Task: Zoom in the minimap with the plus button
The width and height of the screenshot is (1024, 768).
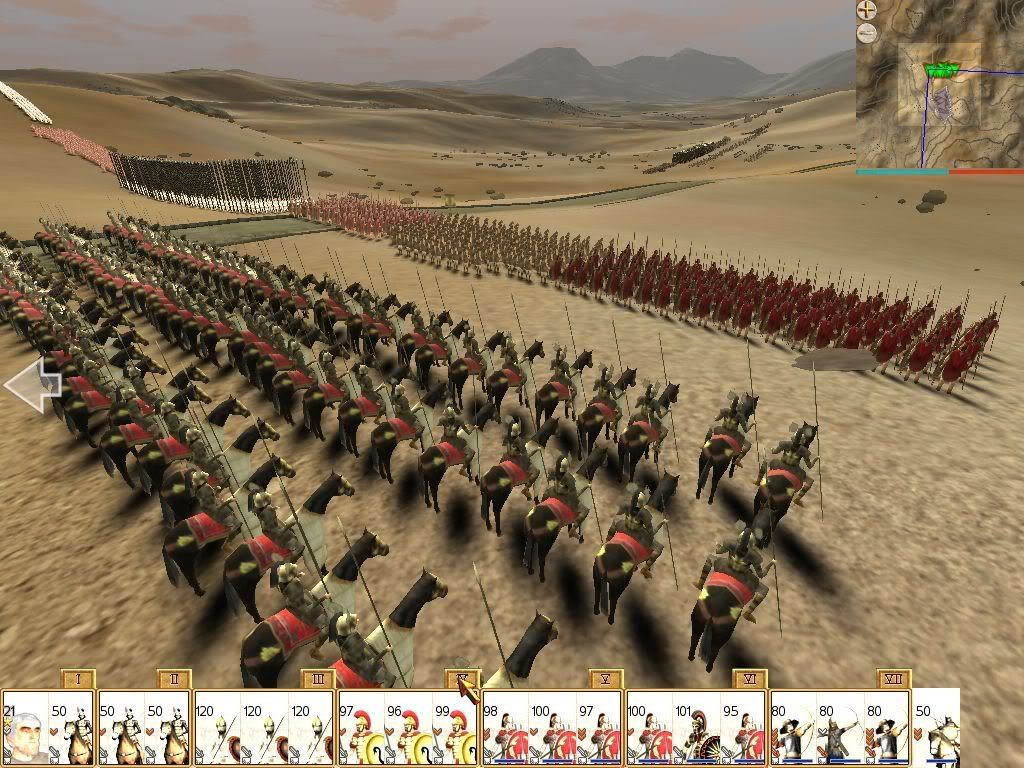Action: (x=867, y=11)
